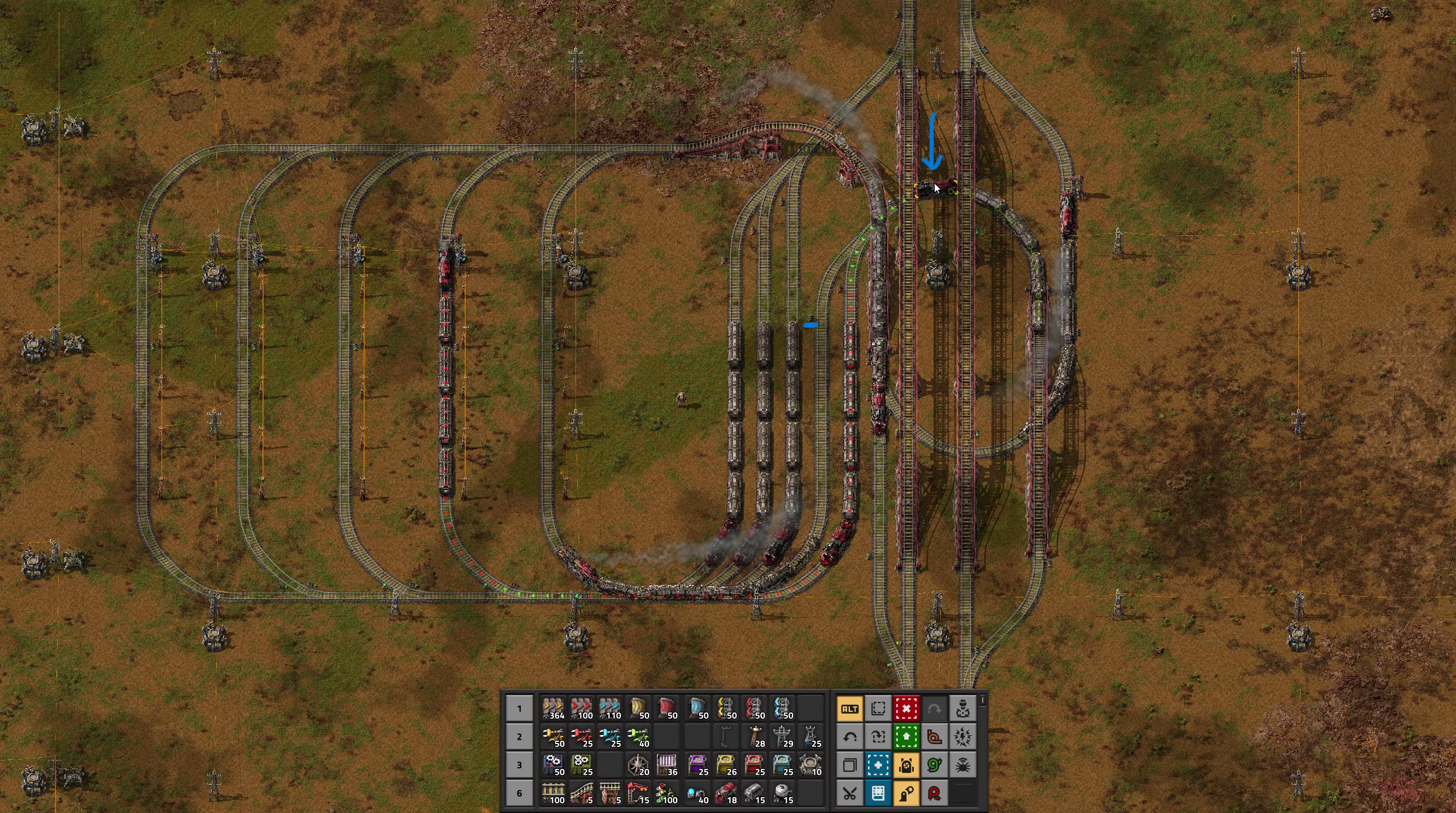Screen dimensions: 1456x813
Task: Select the green bulk inserter slot
Action: (x=638, y=737)
